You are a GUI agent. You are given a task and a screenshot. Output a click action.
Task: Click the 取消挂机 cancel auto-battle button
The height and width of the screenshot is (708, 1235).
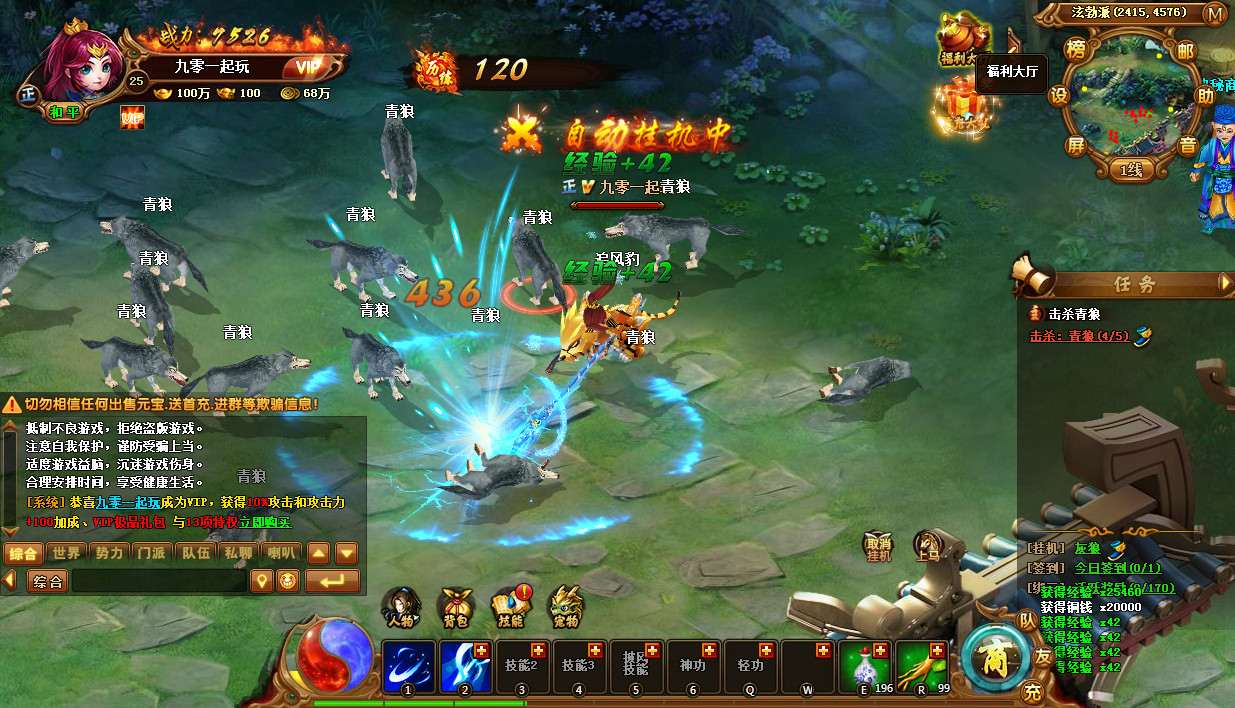click(x=879, y=545)
